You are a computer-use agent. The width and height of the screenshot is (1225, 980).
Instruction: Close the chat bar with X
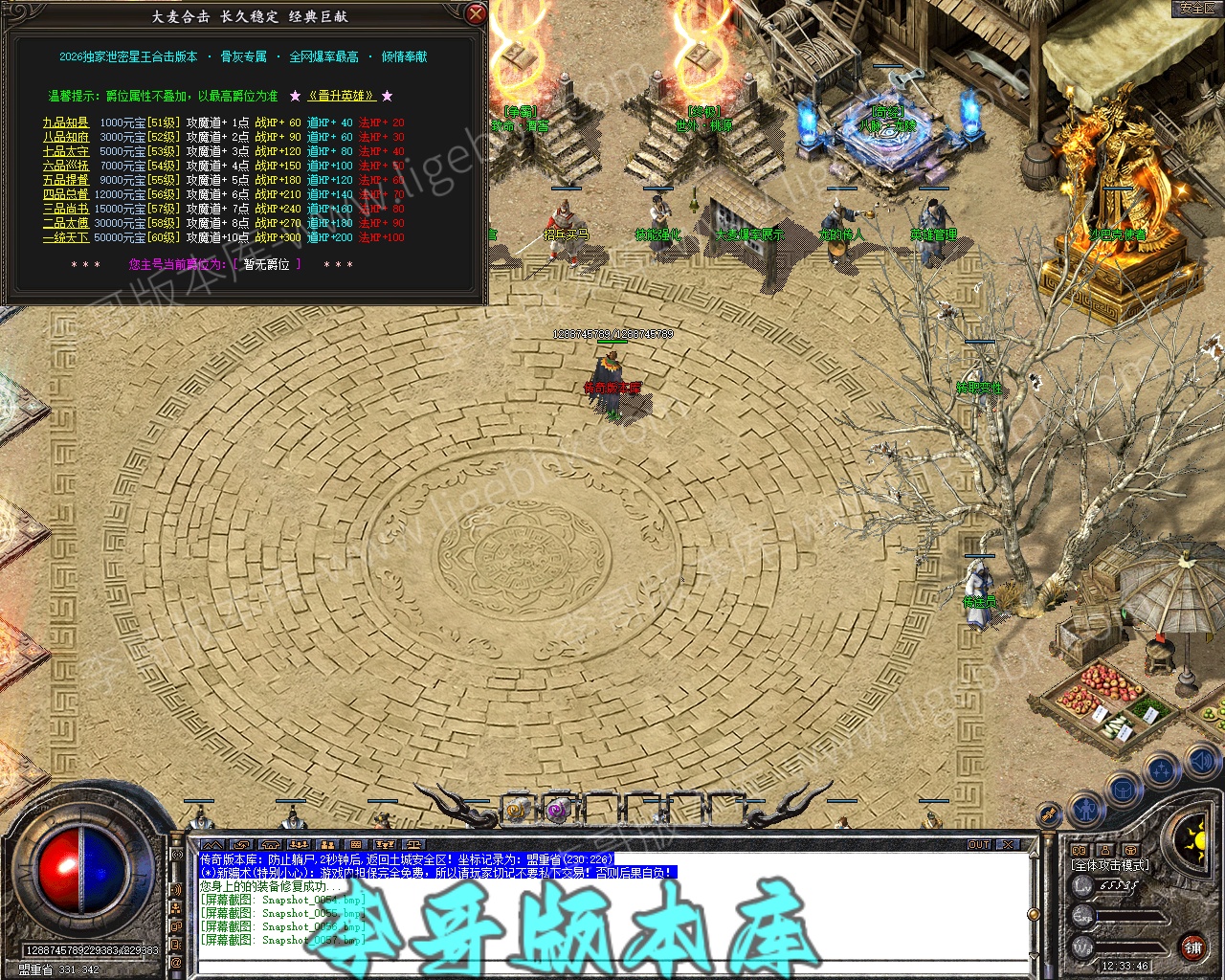pos(1008,844)
